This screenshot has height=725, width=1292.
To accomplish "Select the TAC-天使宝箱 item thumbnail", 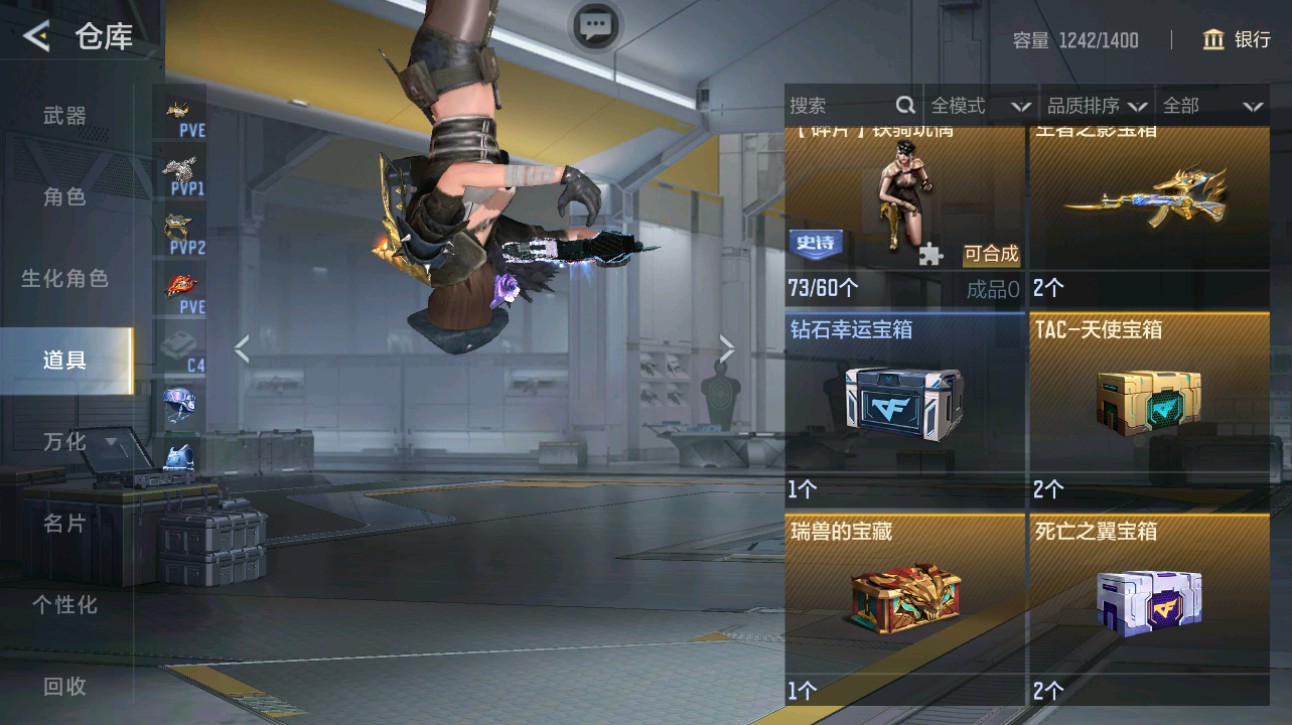I will point(1148,405).
